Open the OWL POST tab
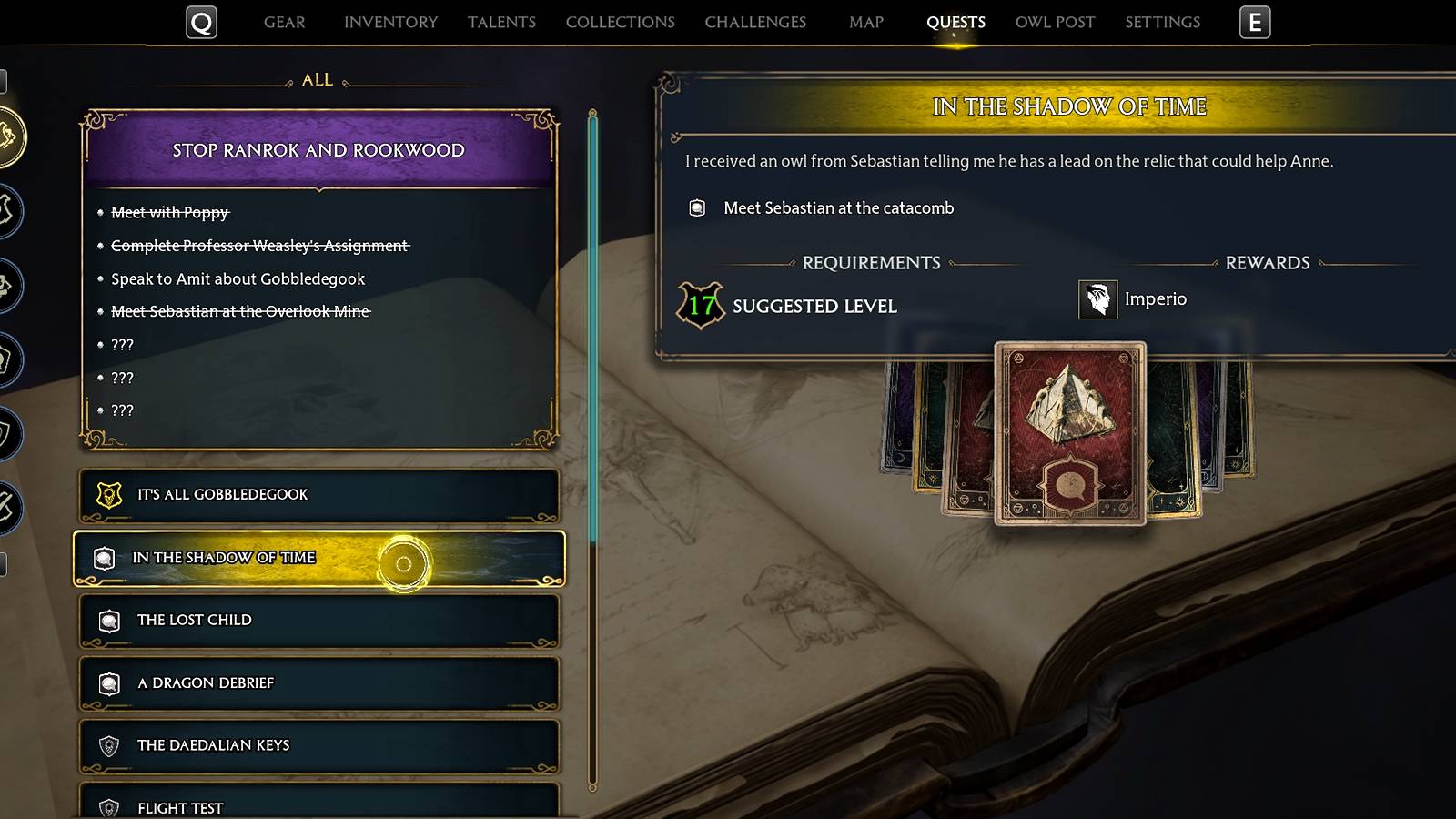 pyautogui.click(x=1053, y=22)
